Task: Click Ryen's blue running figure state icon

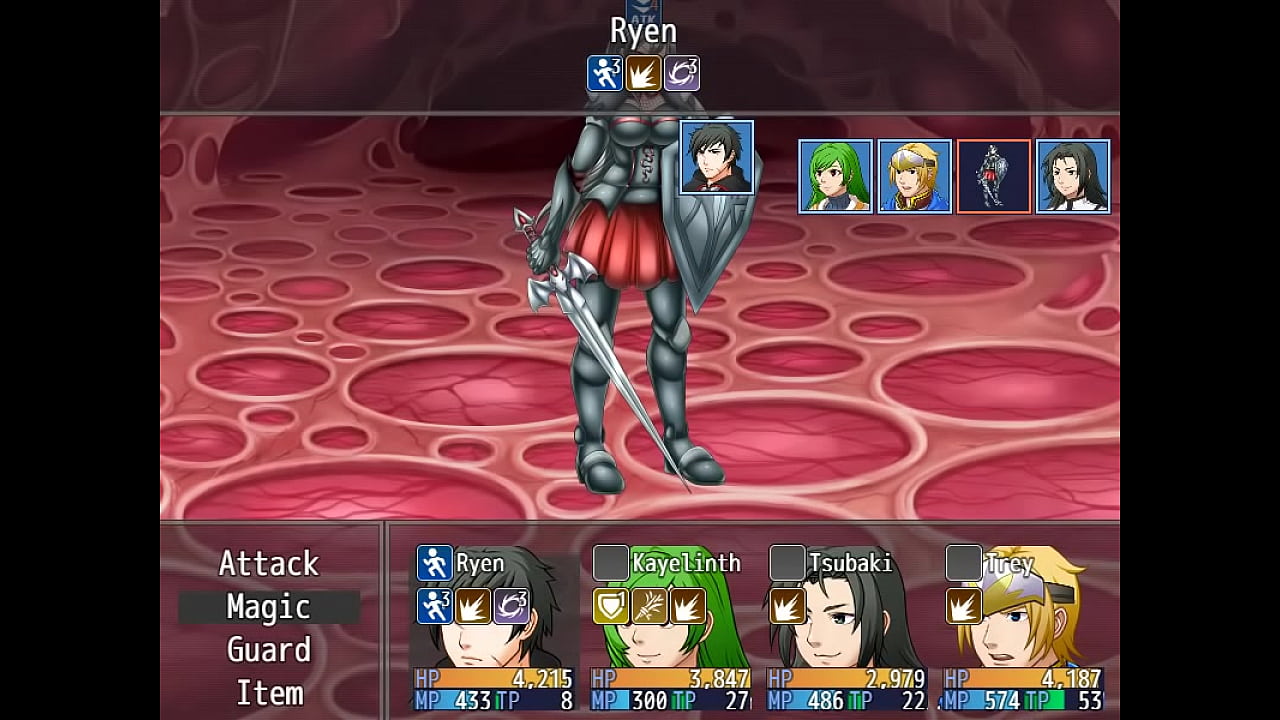Action: pos(435,563)
